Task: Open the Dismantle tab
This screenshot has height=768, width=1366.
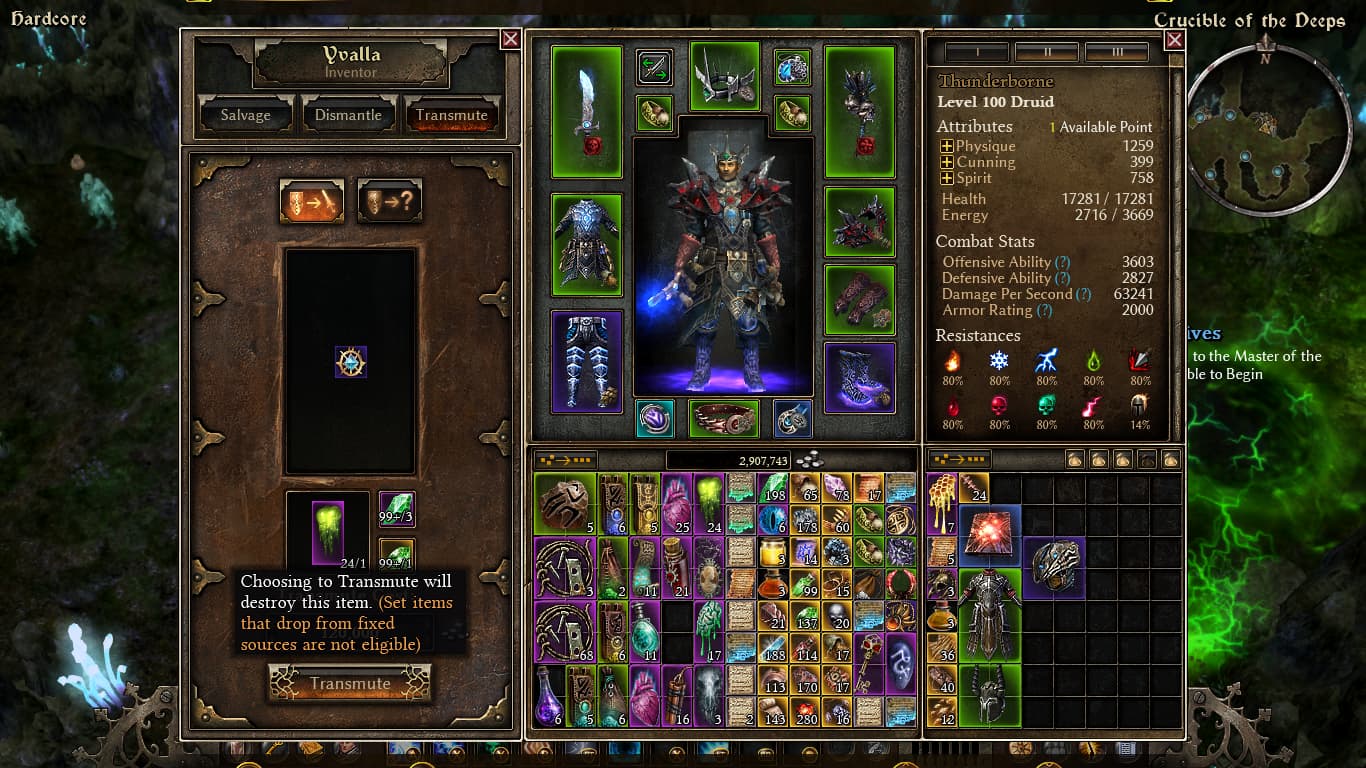Action: pyautogui.click(x=348, y=115)
